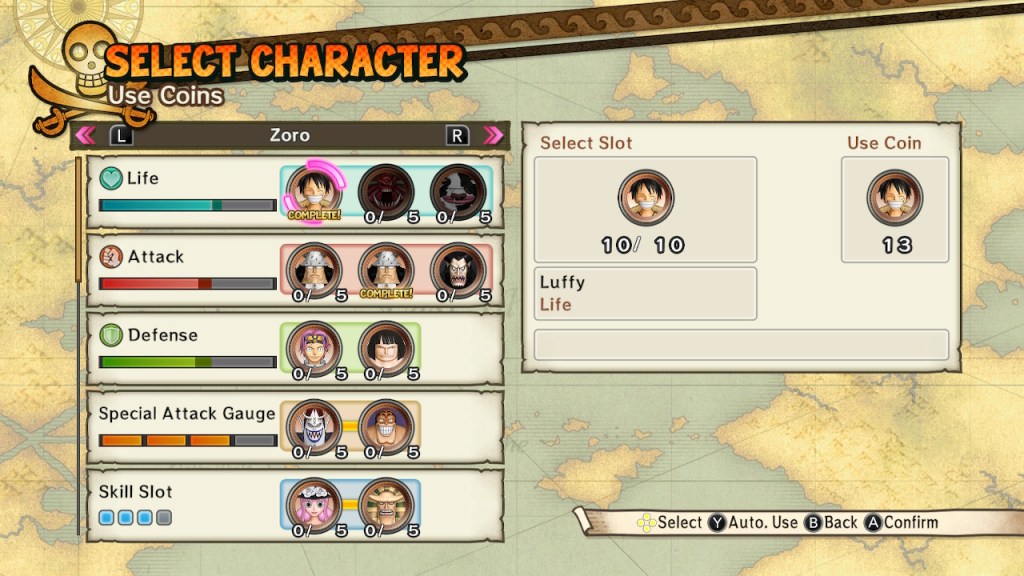
Task: Choose the black bowl-cut hair coin in Defense
Action: pos(386,347)
